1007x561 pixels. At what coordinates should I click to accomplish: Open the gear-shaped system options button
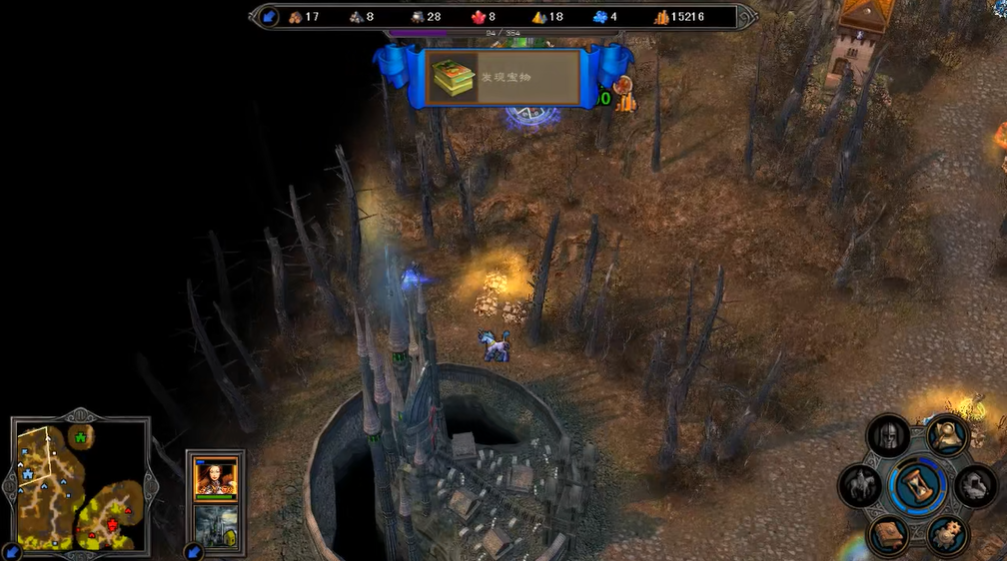click(946, 534)
